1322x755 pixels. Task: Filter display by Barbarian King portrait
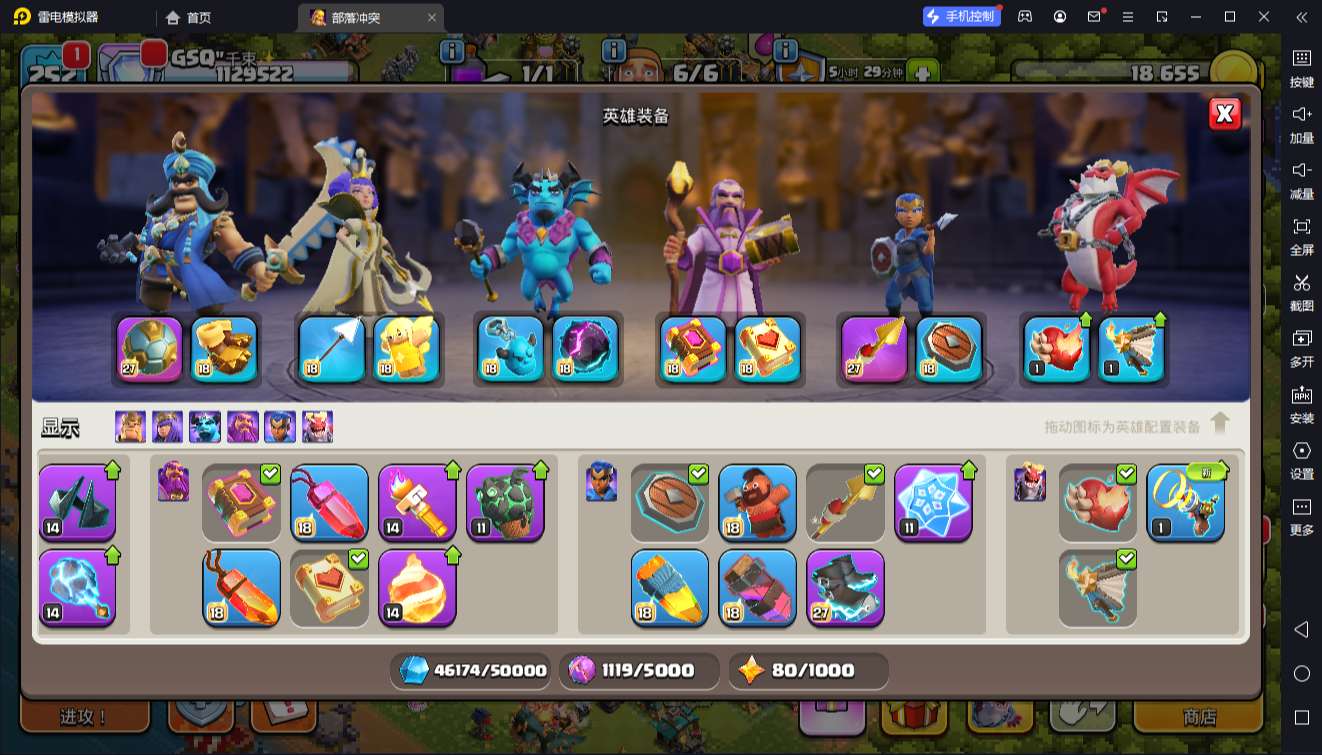pos(130,427)
